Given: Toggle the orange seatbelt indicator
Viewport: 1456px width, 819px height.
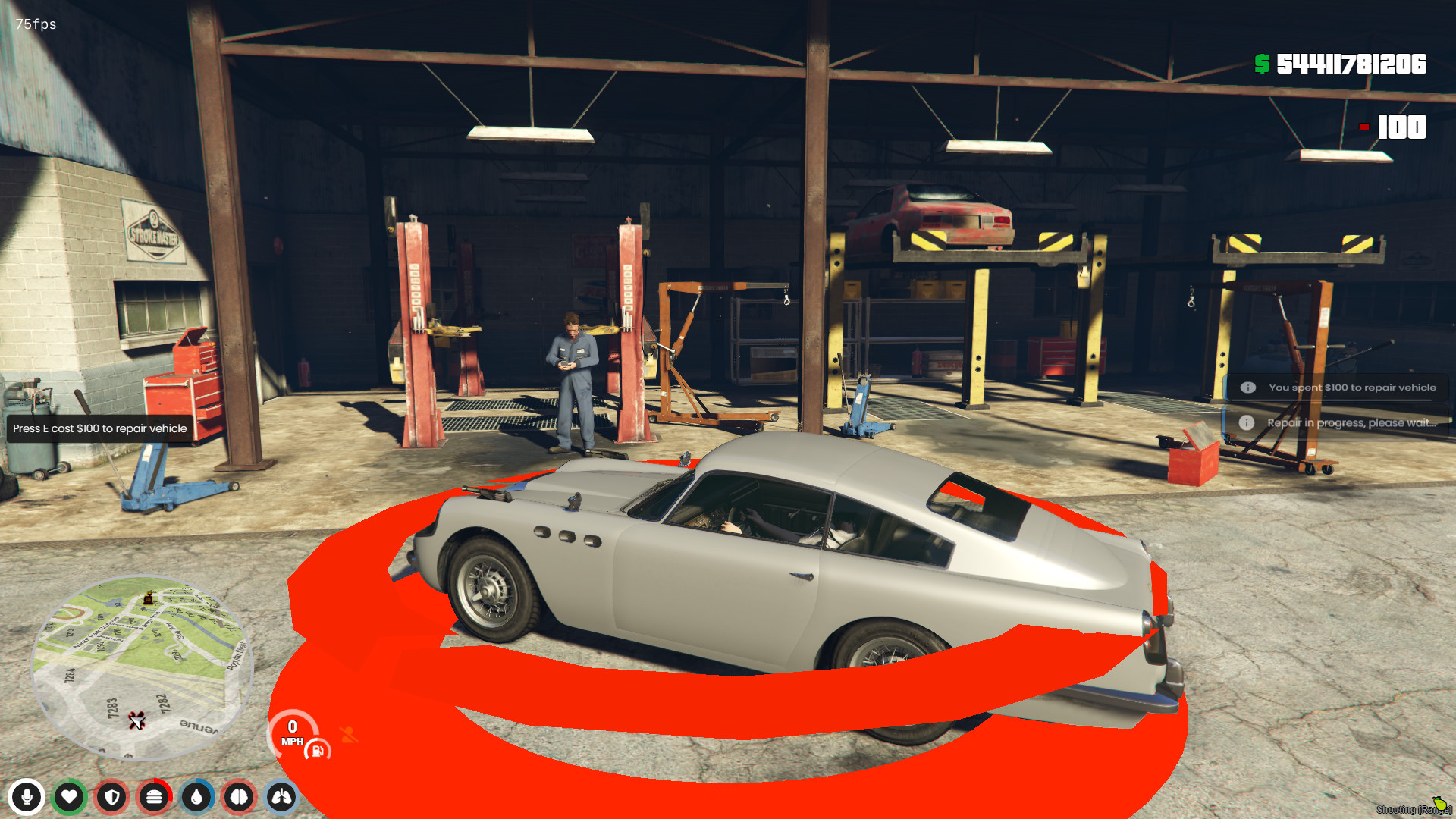Looking at the screenshot, I should point(349,734).
